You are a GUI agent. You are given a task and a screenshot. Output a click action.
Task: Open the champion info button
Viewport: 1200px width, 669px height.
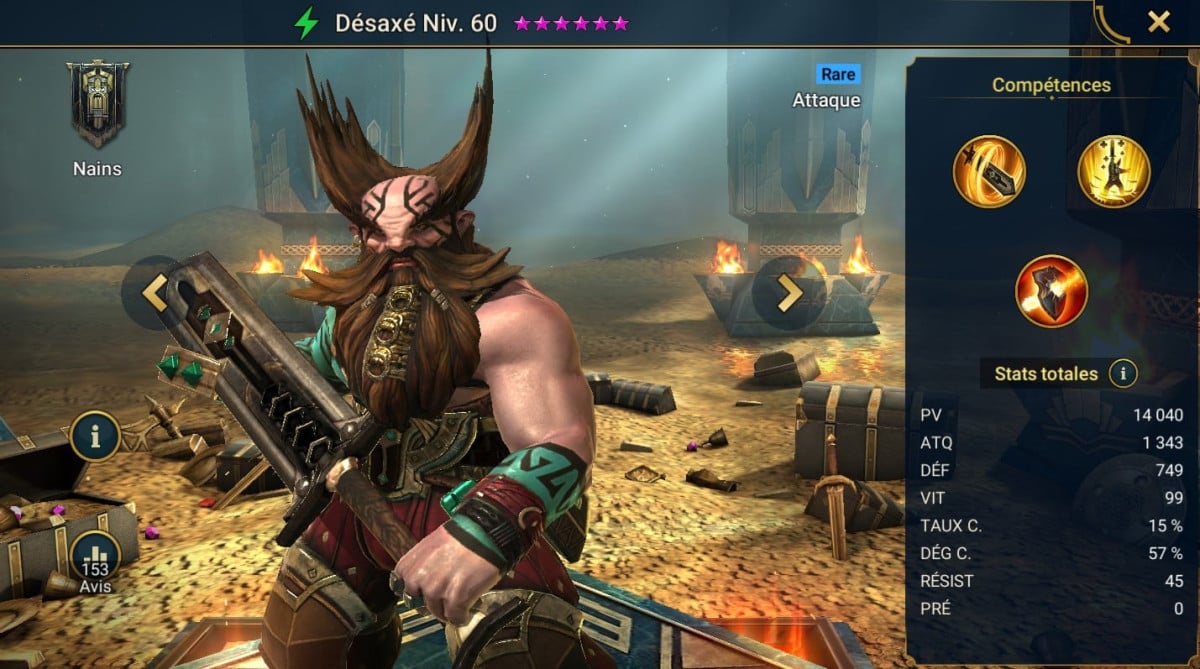coord(96,436)
